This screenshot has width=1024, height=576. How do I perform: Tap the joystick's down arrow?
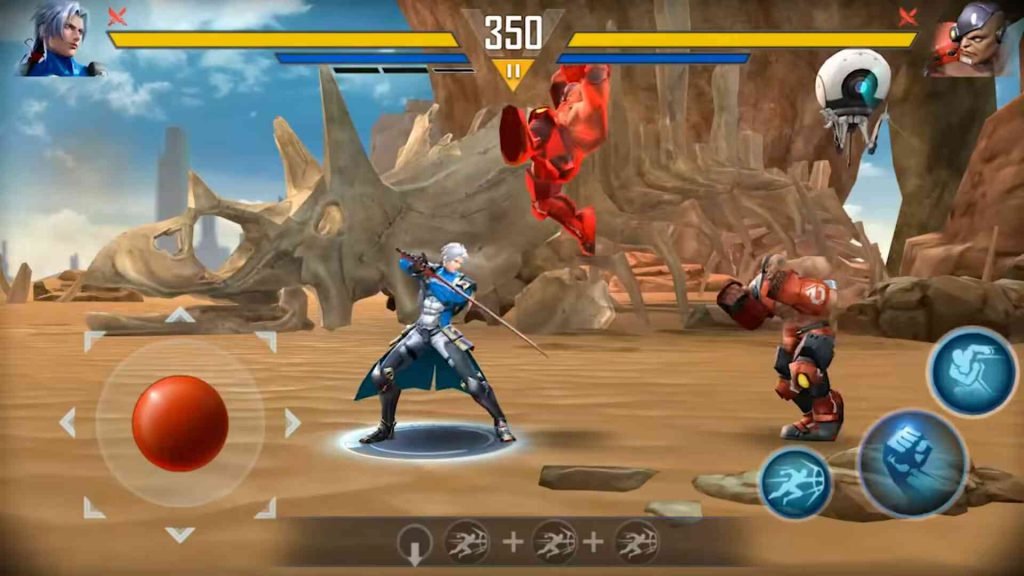[180, 534]
